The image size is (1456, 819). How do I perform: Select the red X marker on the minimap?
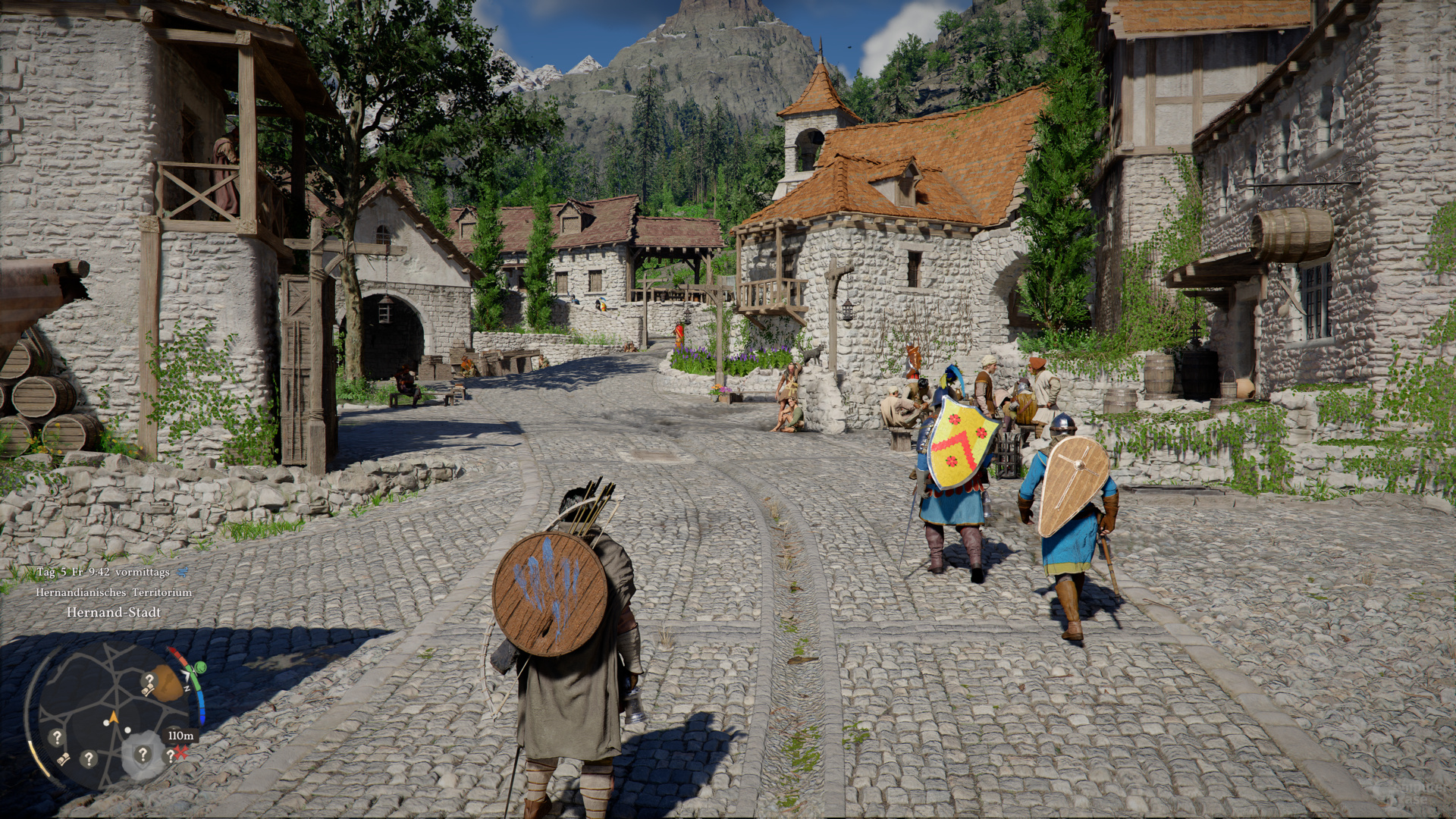click(180, 752)
